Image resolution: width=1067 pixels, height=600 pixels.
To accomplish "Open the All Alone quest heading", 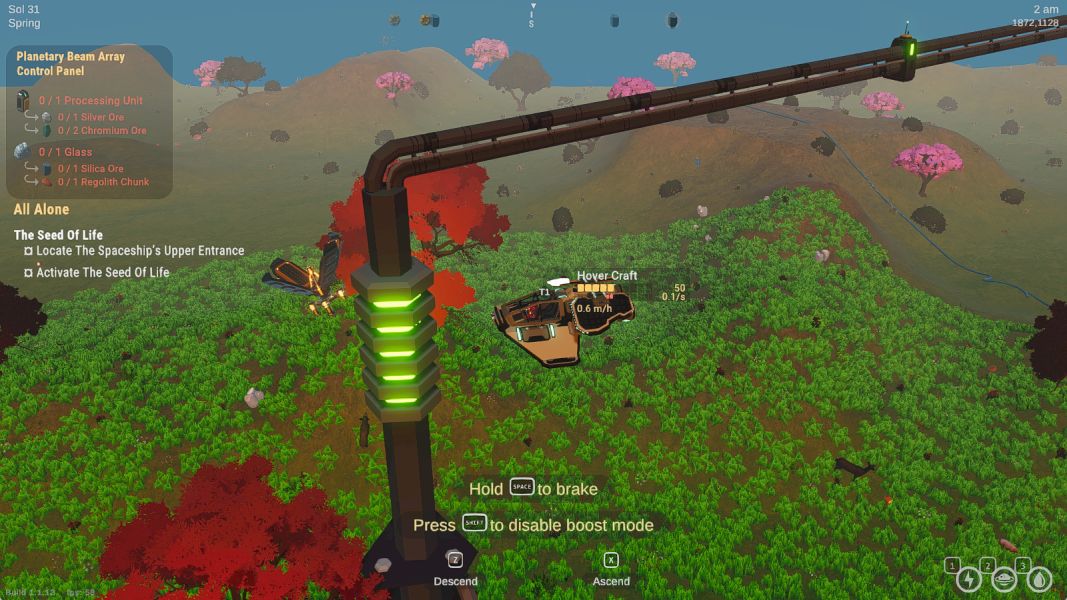I will coord(41,210).
